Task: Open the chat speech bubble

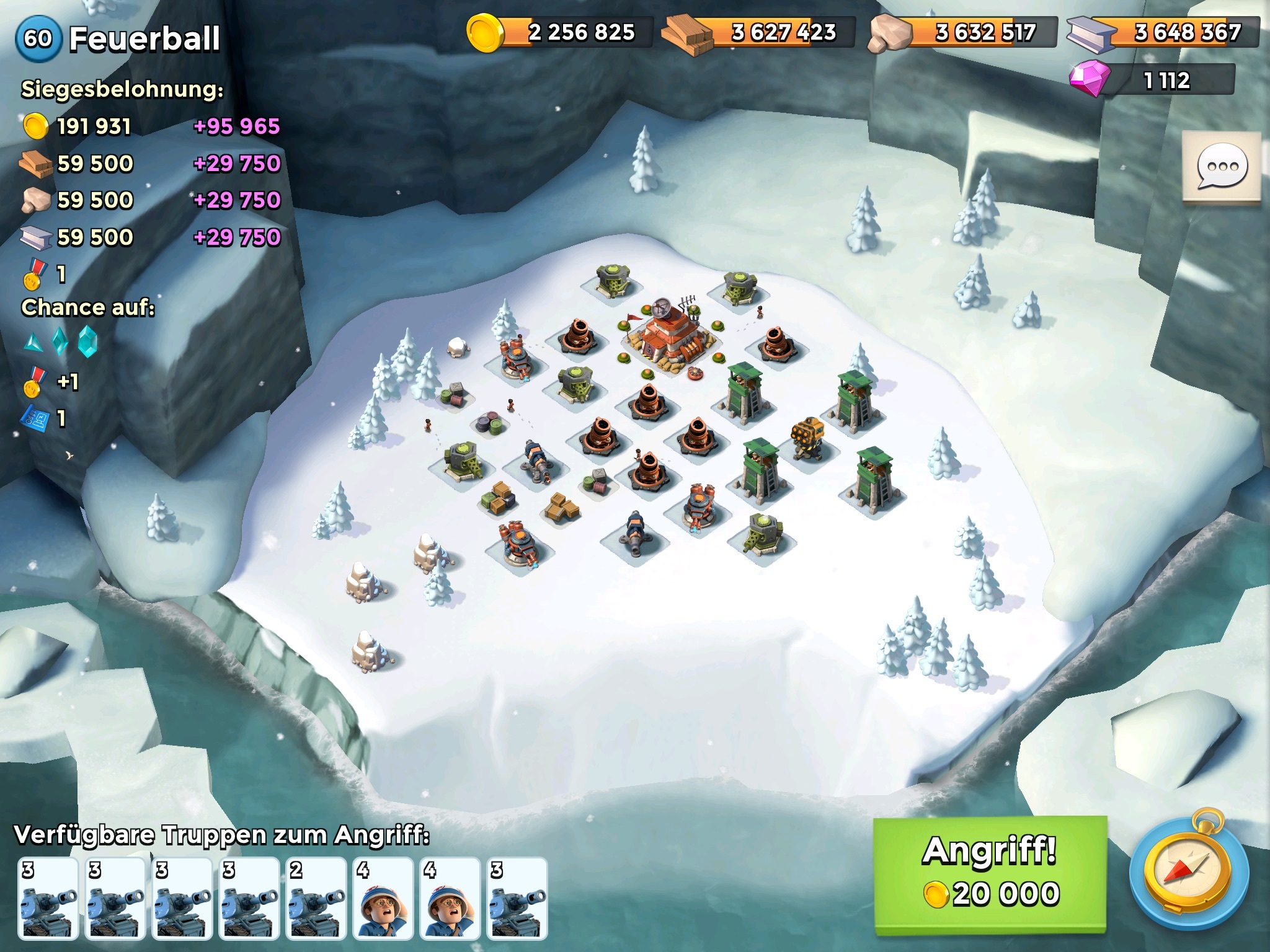Action: [1221, 167]
